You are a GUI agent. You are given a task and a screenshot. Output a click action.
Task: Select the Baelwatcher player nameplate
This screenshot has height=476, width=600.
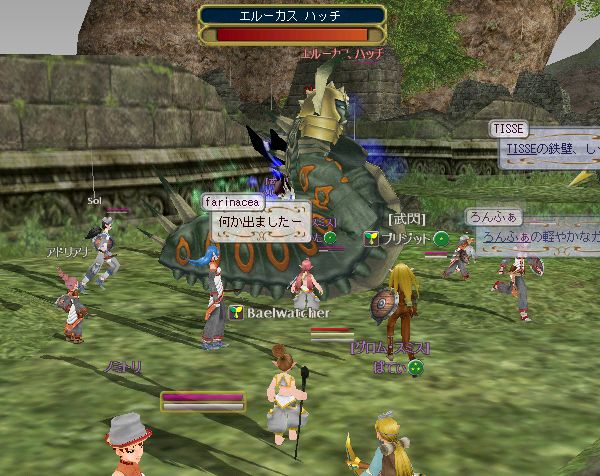click(x=281, y=313)
